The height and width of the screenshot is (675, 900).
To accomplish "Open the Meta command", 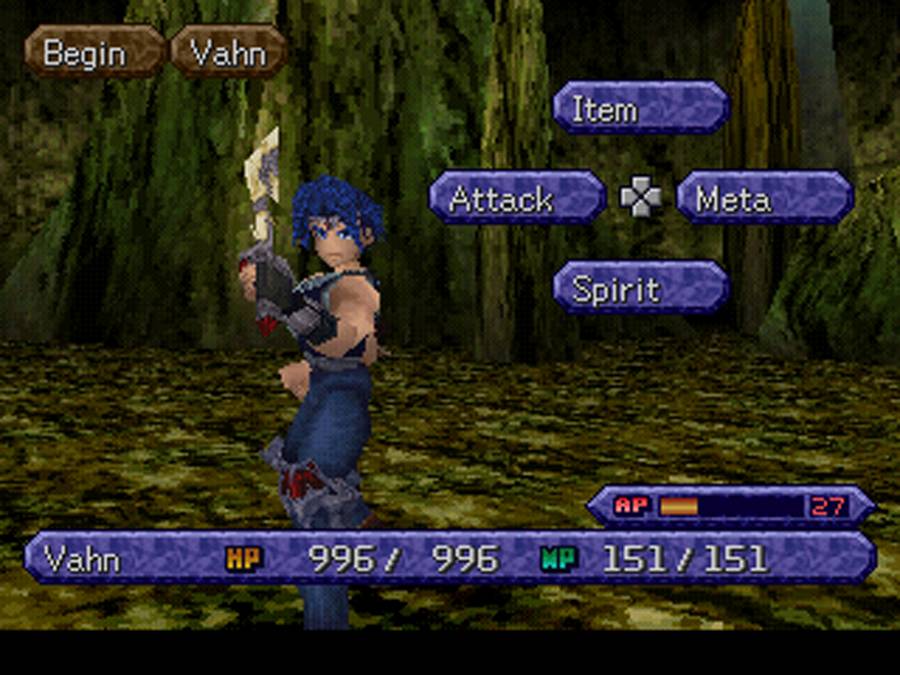I will click(x=764, y=198).
